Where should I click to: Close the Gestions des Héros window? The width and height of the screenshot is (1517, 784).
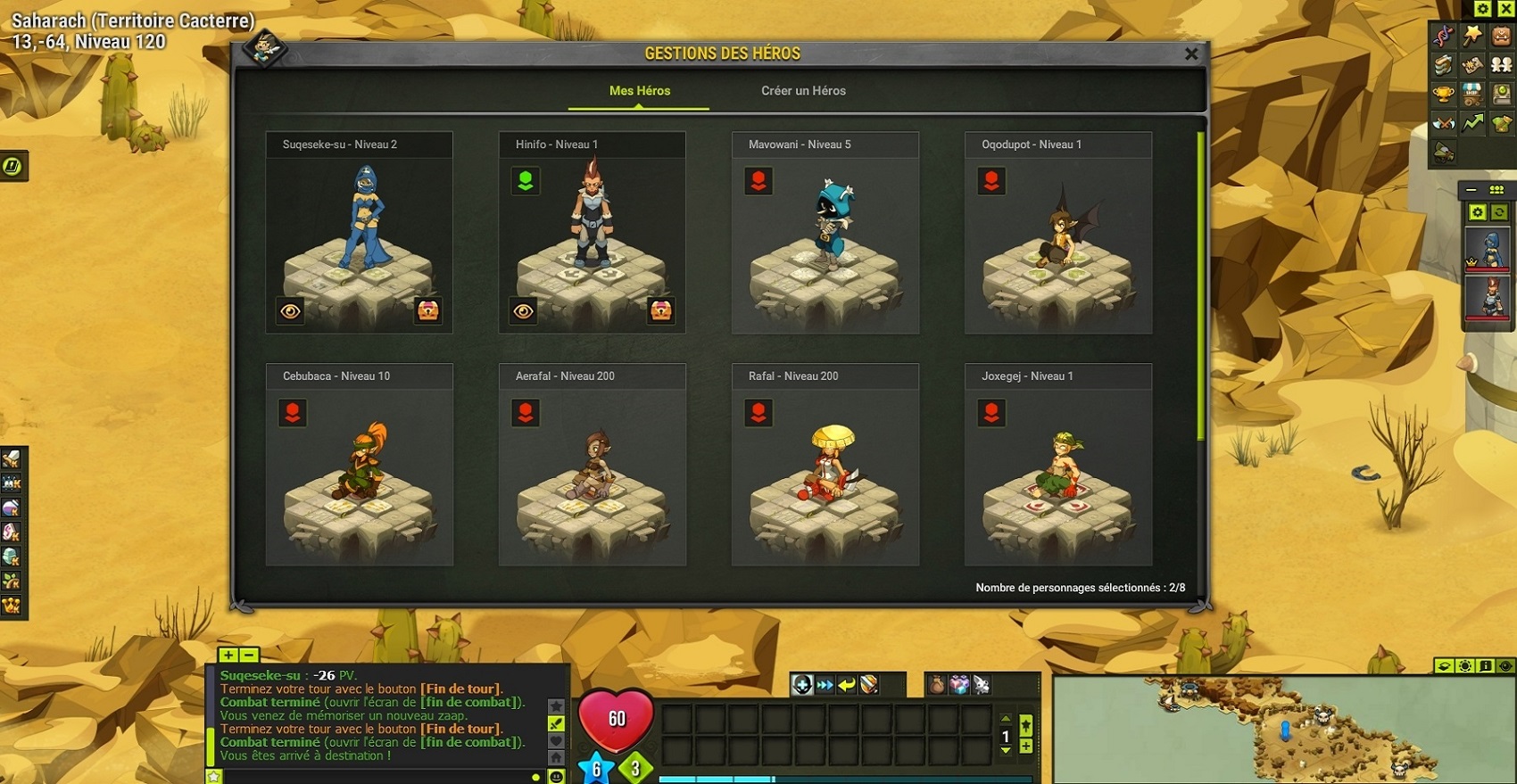[x=1190, y=54]
